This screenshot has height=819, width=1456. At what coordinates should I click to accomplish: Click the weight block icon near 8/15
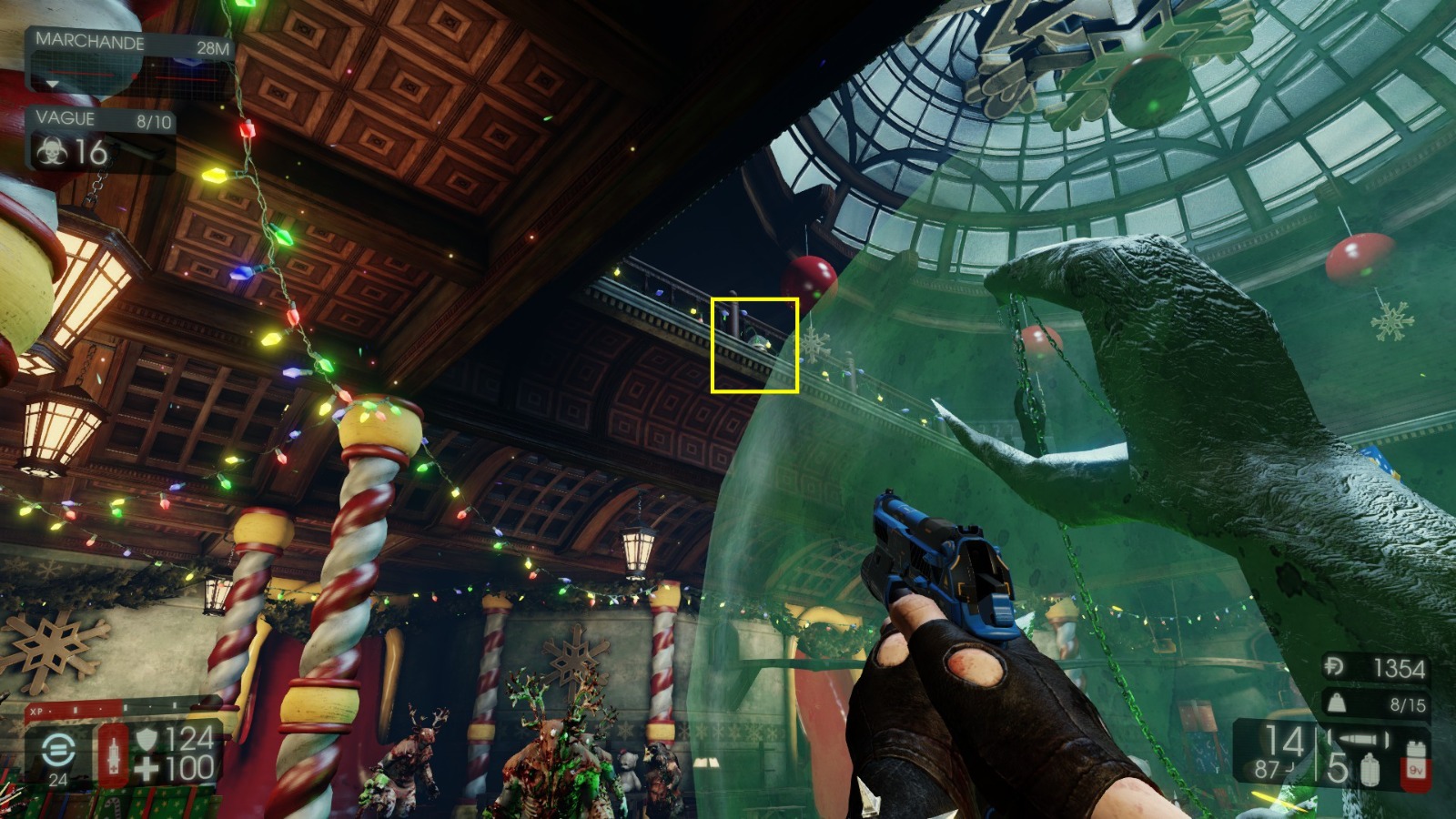tap(1337, 703)
